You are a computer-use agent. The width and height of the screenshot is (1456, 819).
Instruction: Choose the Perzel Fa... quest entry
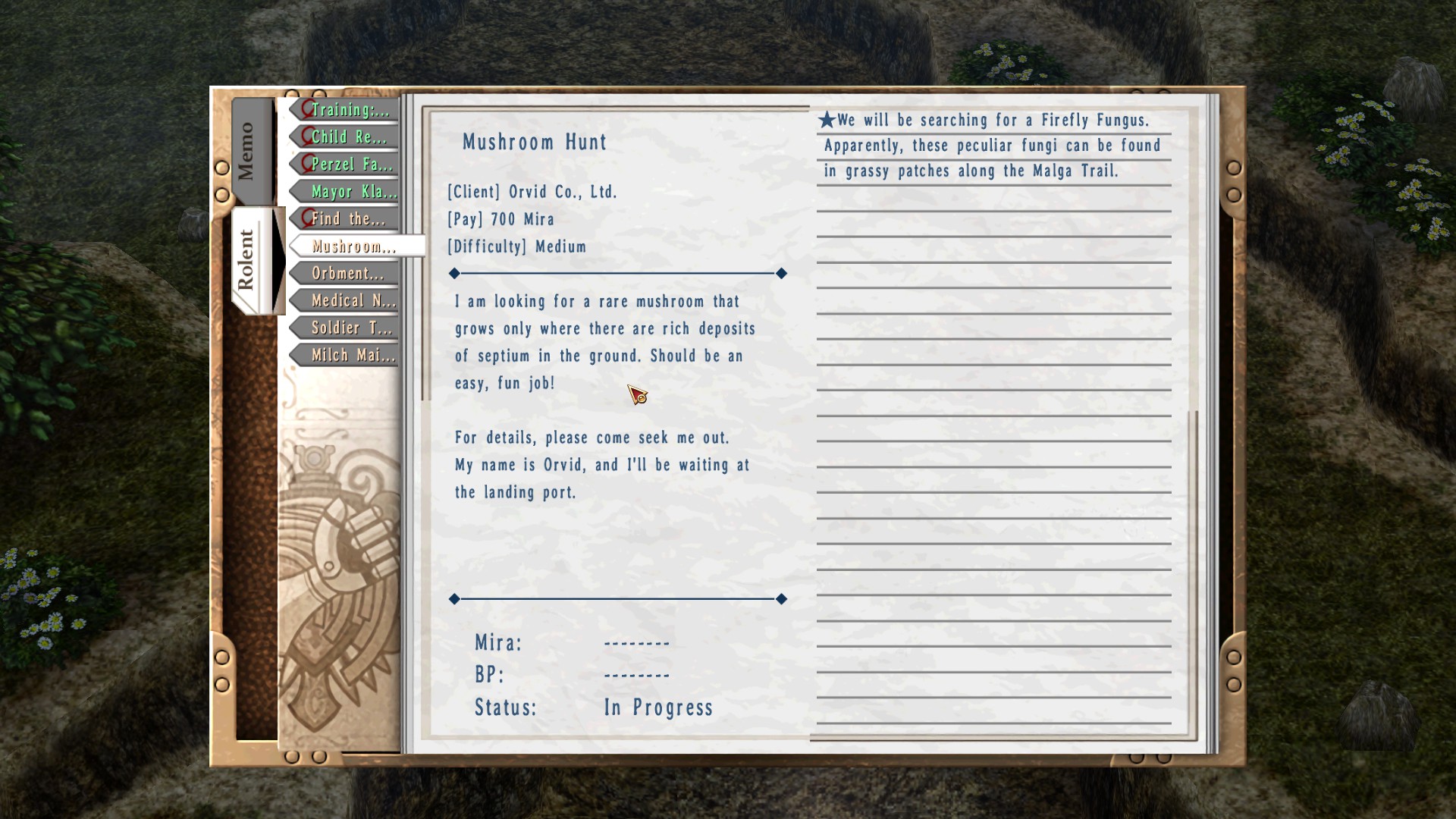tap(350, 165)
